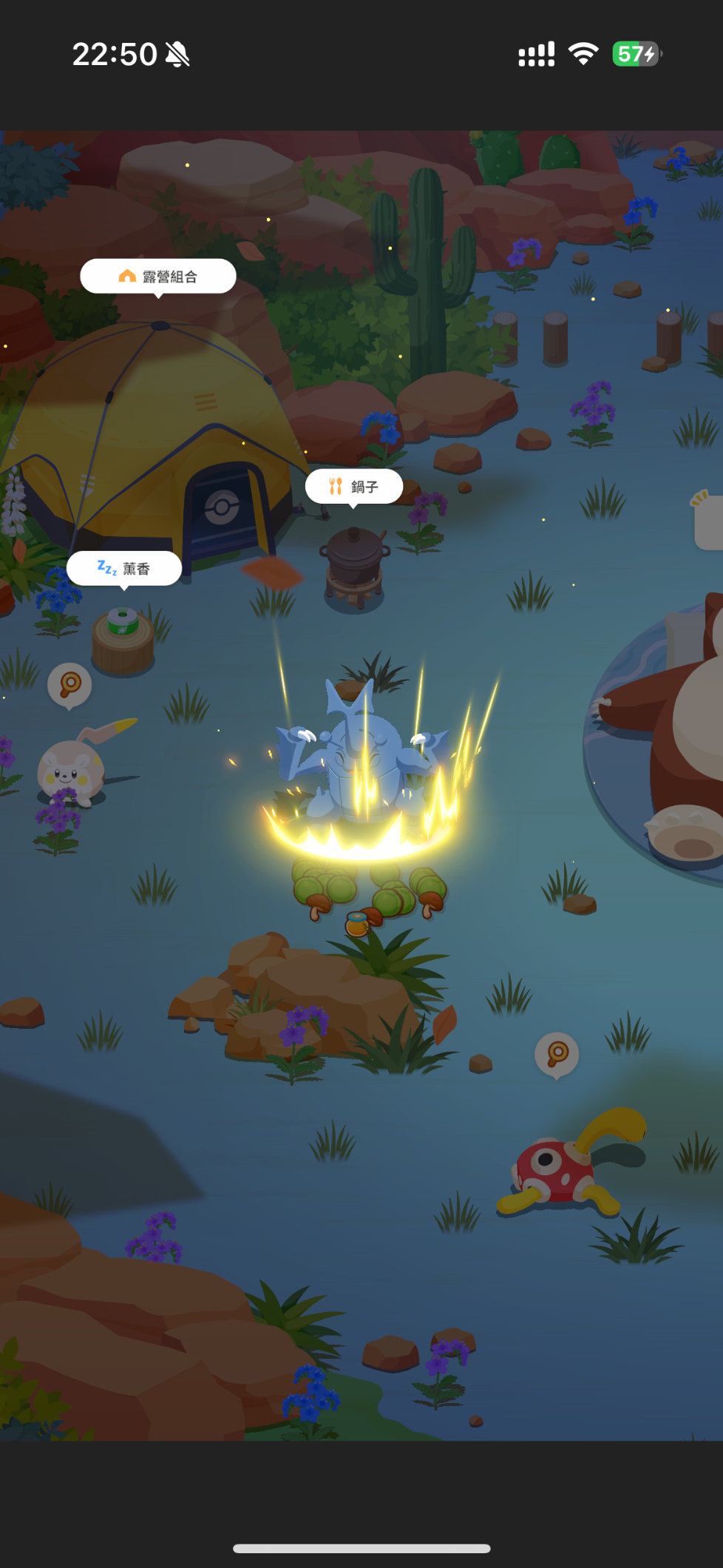The height and width of the screenshot is (1568, 723).
Task: Select the 薰香 incense label
Action: [124, 568]
